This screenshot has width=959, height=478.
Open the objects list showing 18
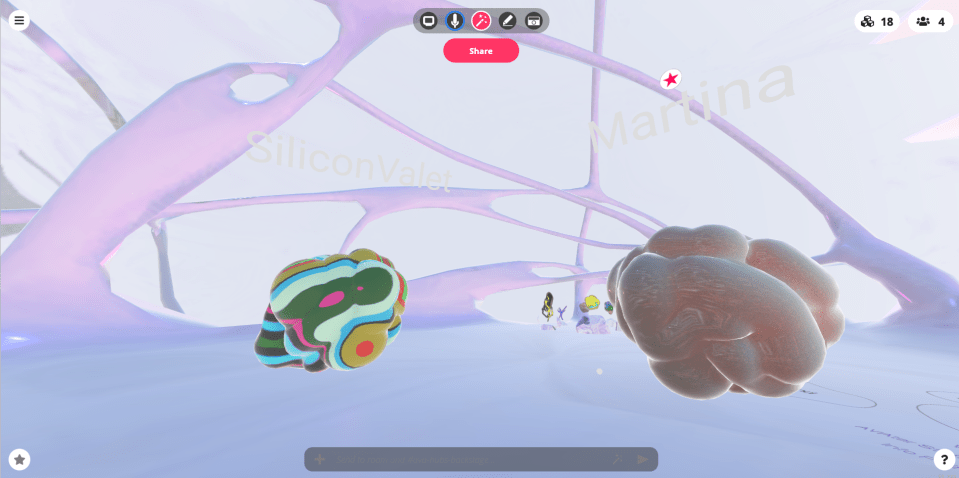(x=877, y=21)
